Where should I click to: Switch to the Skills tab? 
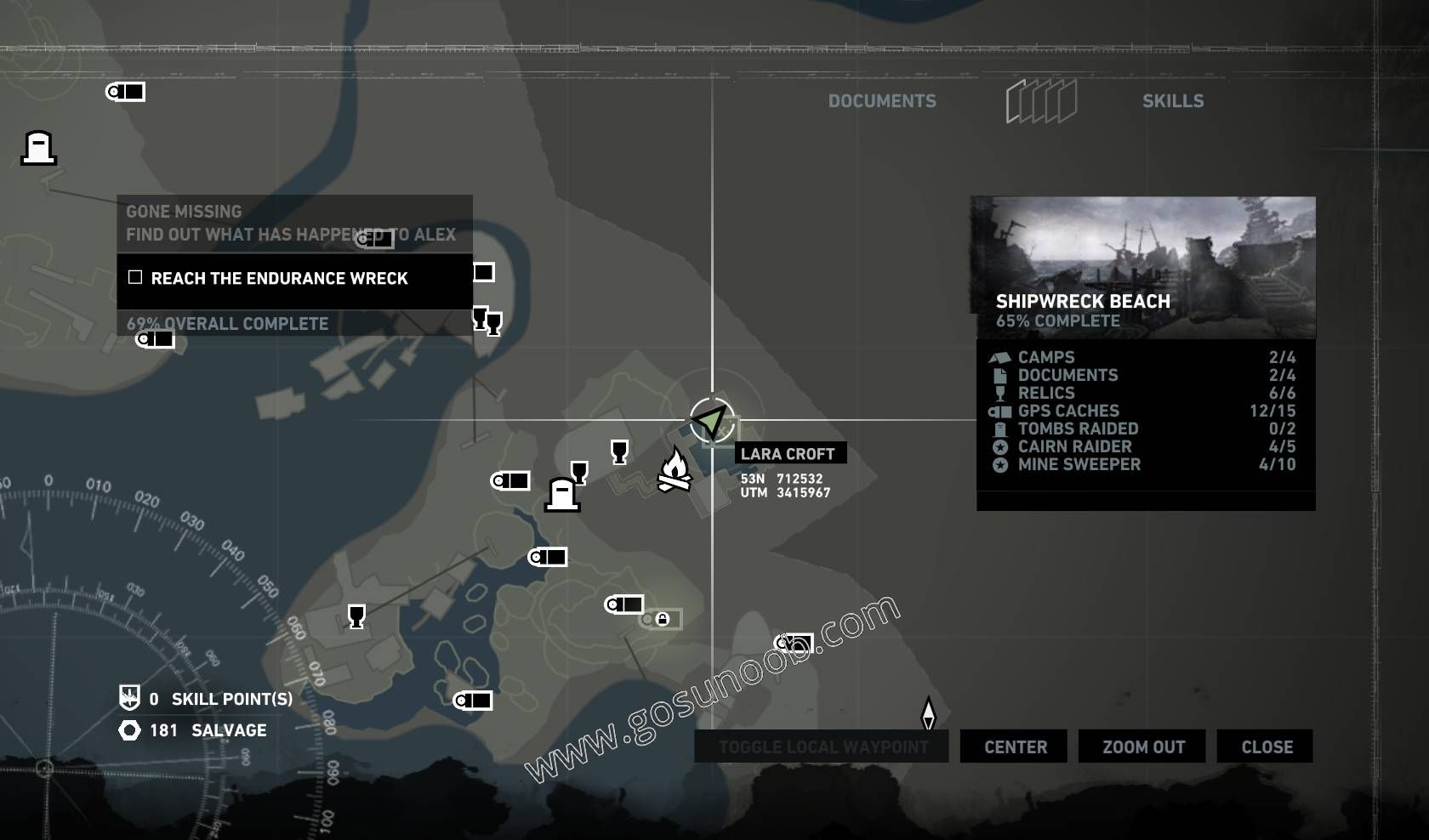coord(1174,100)
